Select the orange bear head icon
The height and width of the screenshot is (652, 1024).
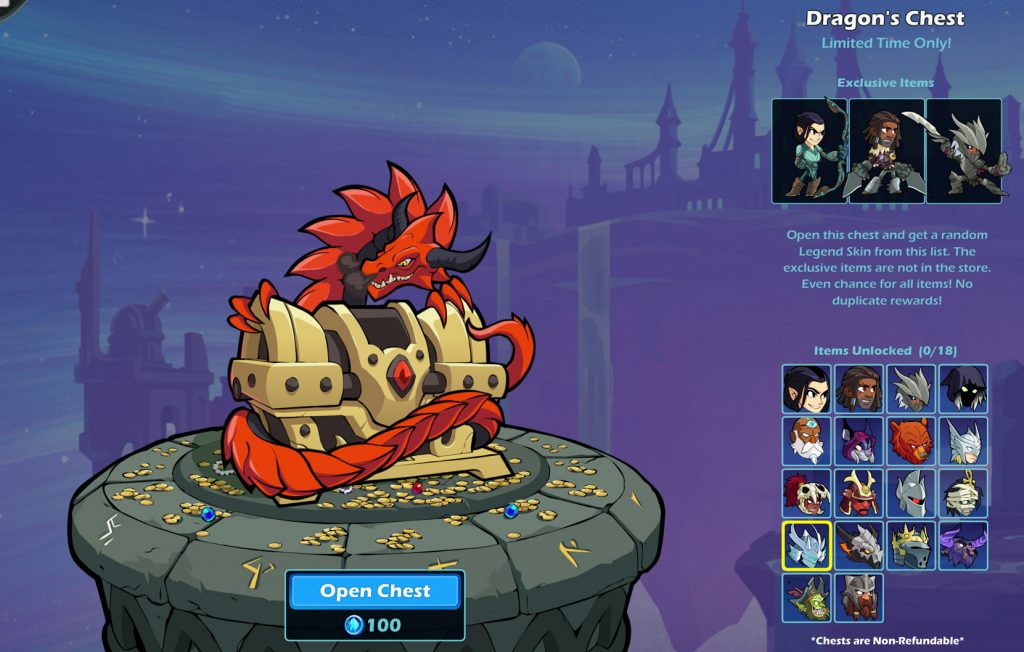911,441
